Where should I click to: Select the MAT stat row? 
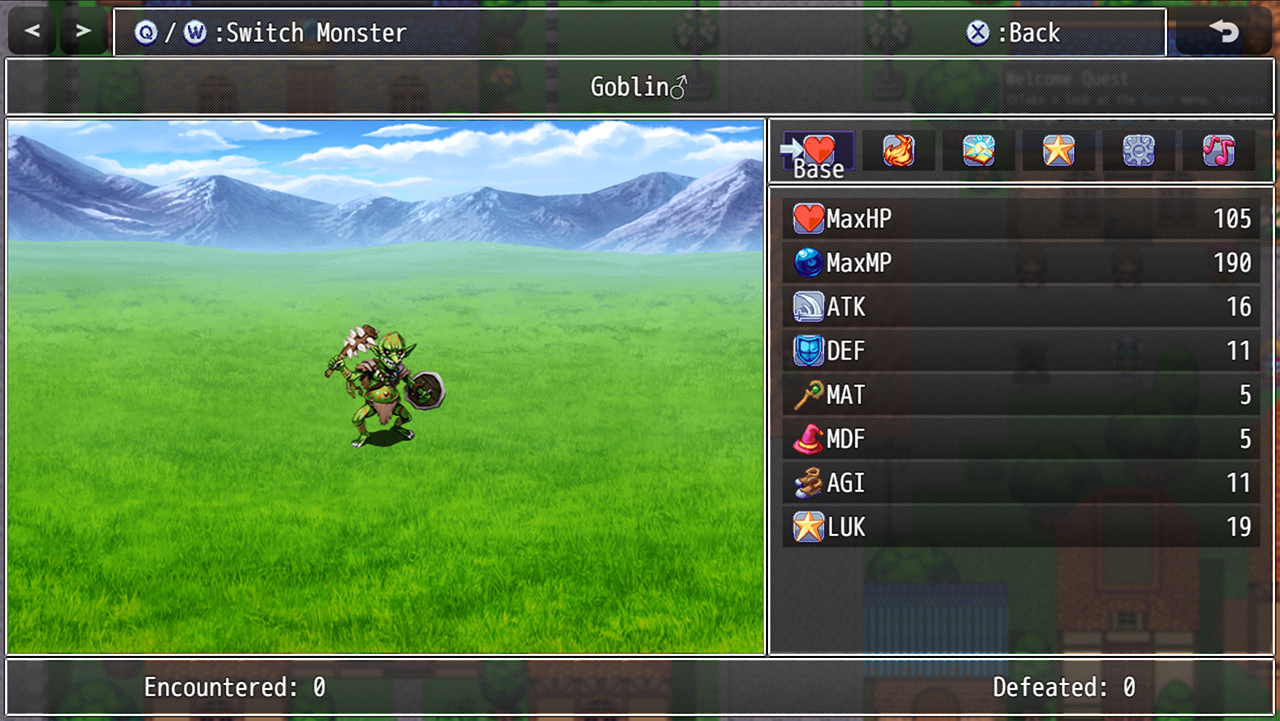(x=1020, y=395)
